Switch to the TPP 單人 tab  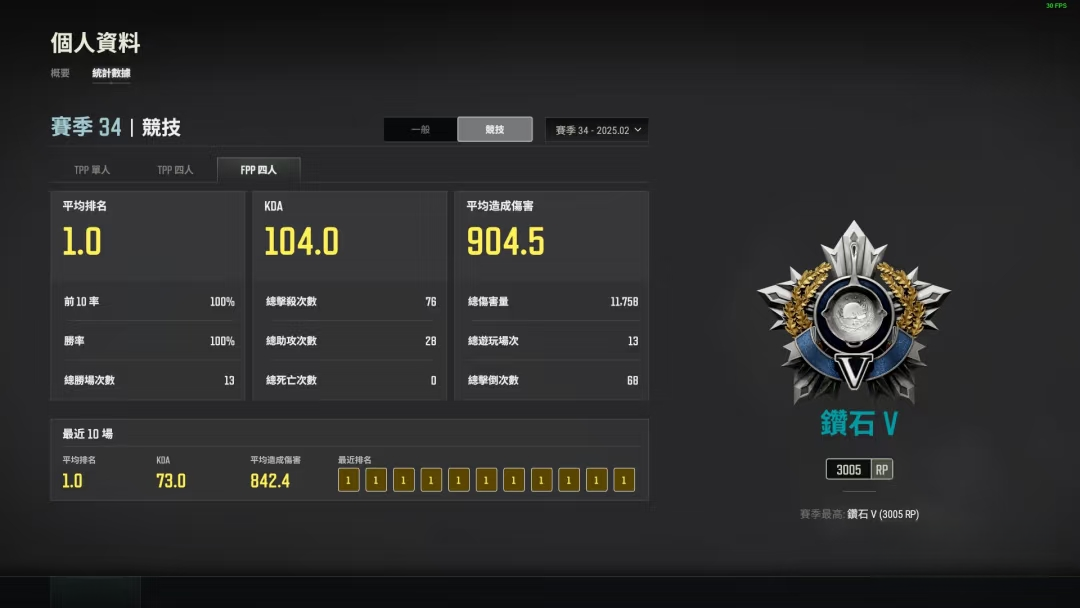92,170
